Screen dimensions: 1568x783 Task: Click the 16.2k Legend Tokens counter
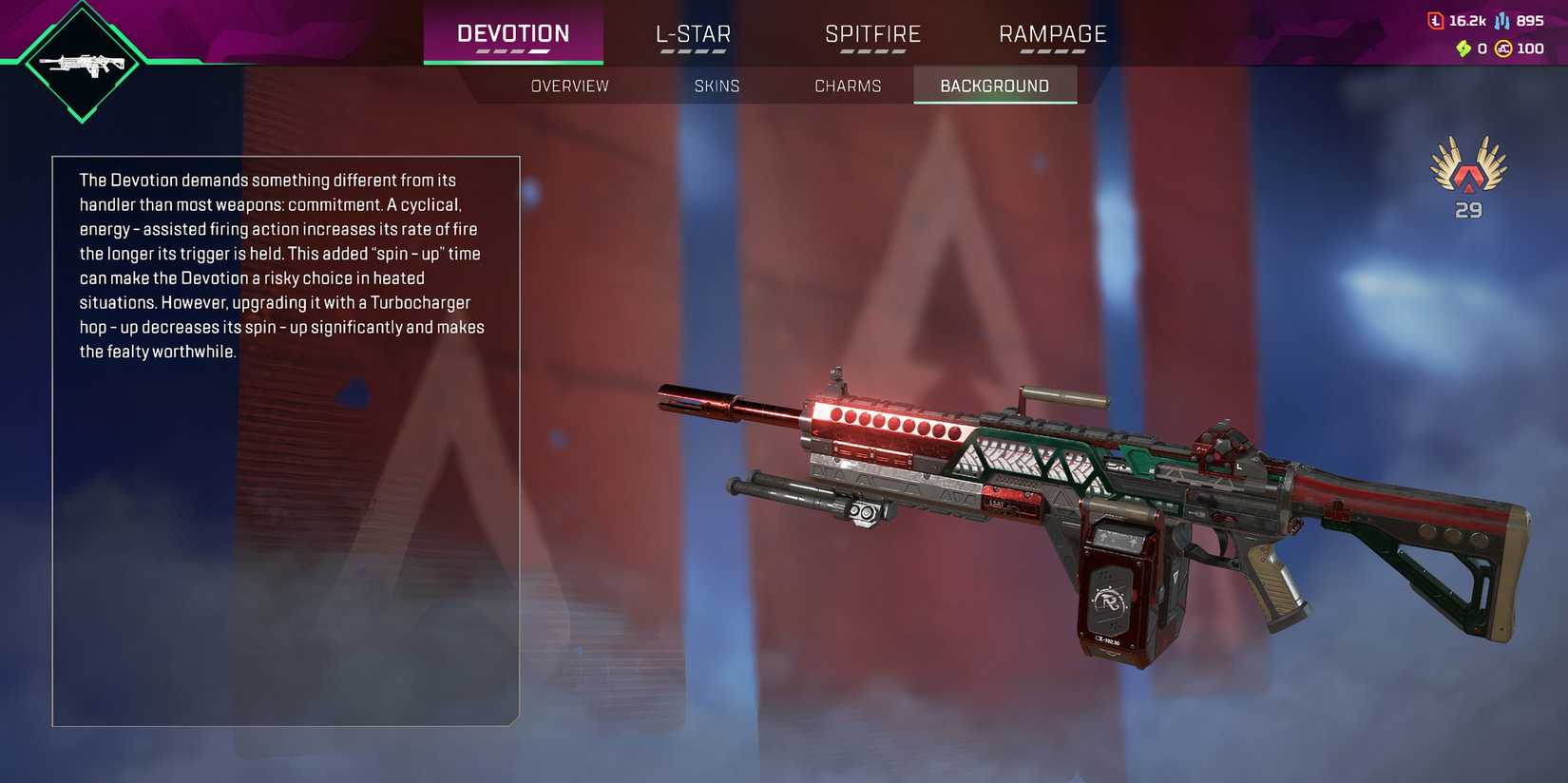click(1468, 19)
